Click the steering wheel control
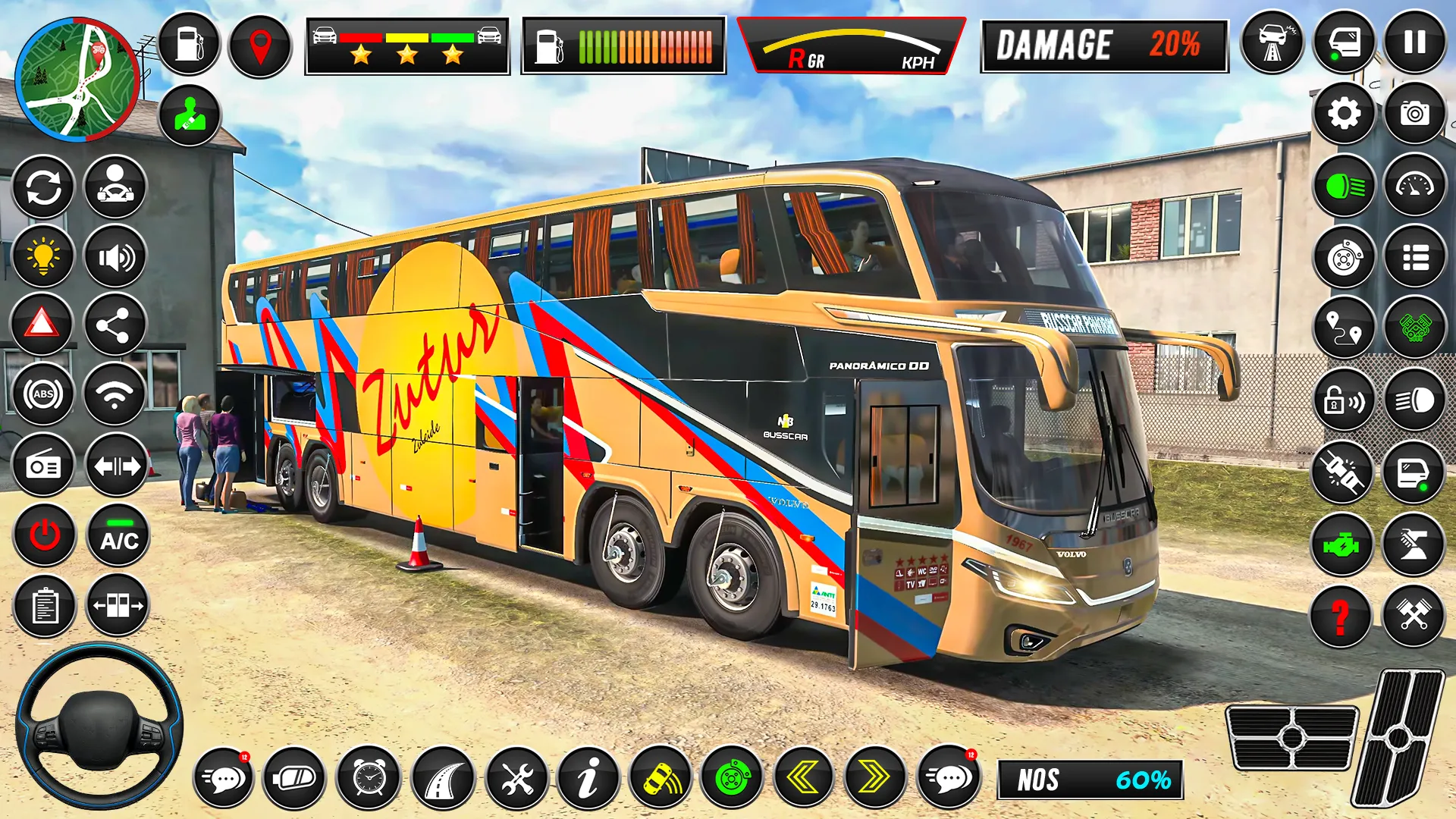The height and width of the screenshot is (819, 1456). click(x=99, y=726)
